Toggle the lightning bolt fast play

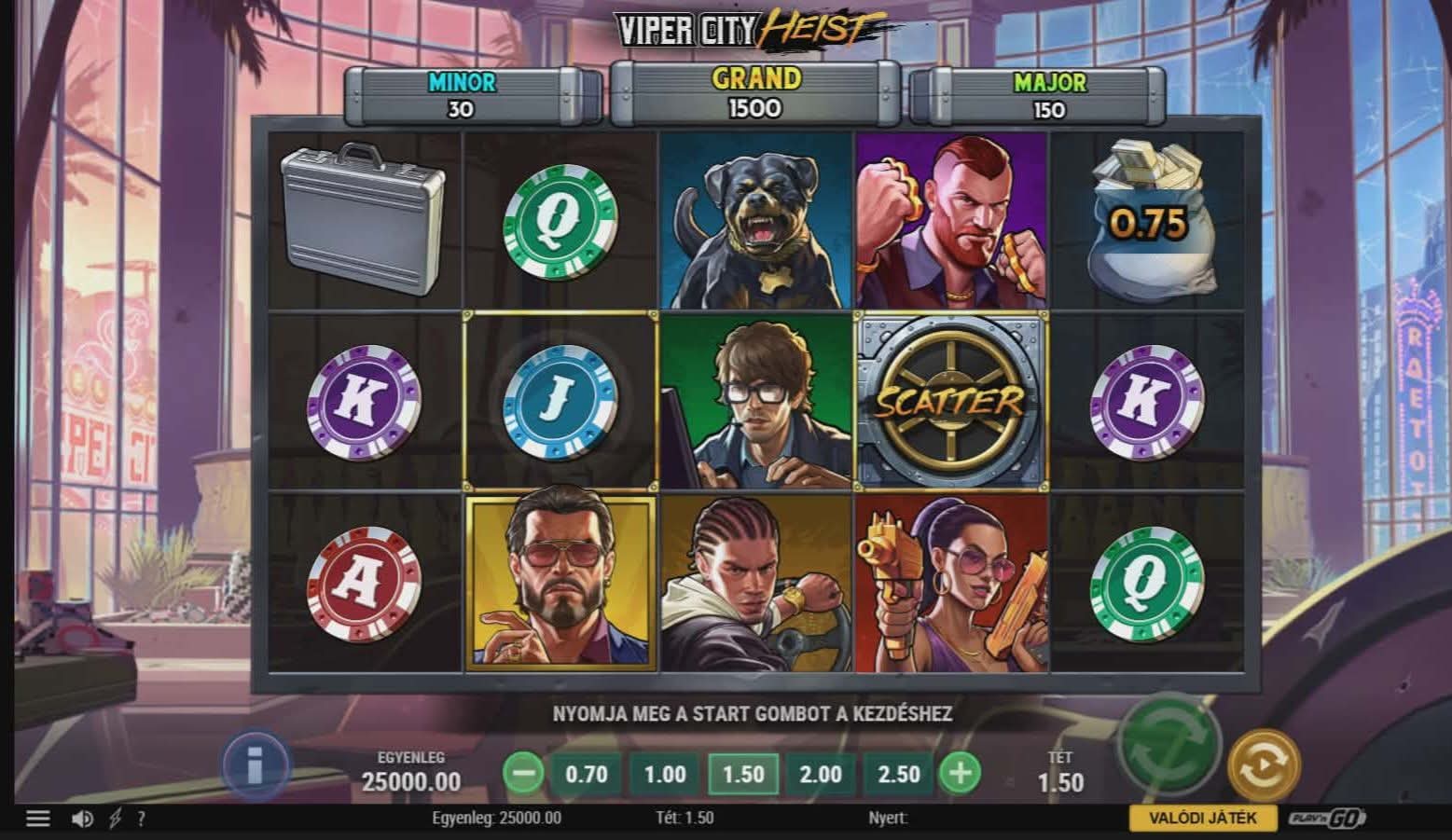[x=116, y=819]
